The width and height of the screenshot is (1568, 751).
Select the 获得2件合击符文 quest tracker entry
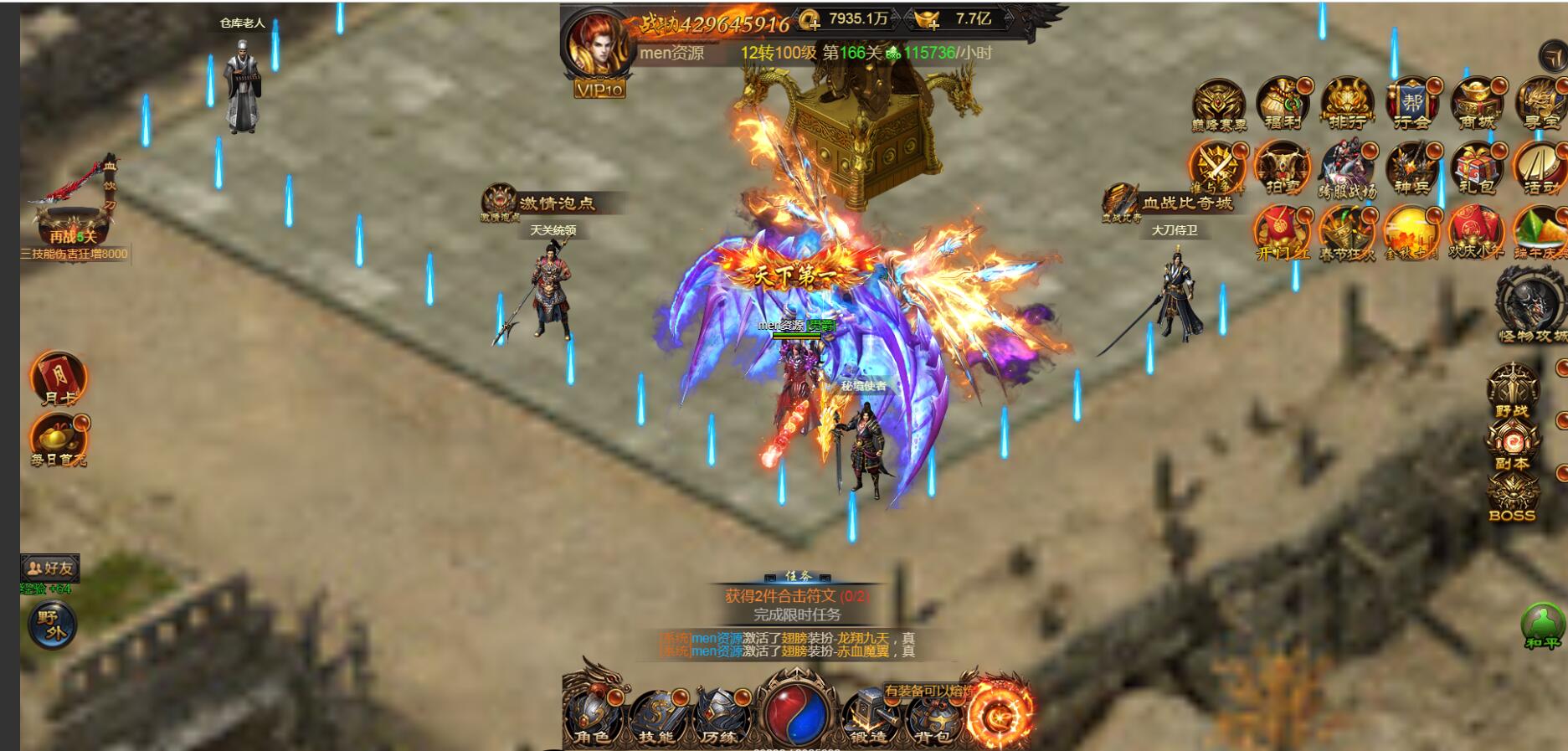pos(796,596)
